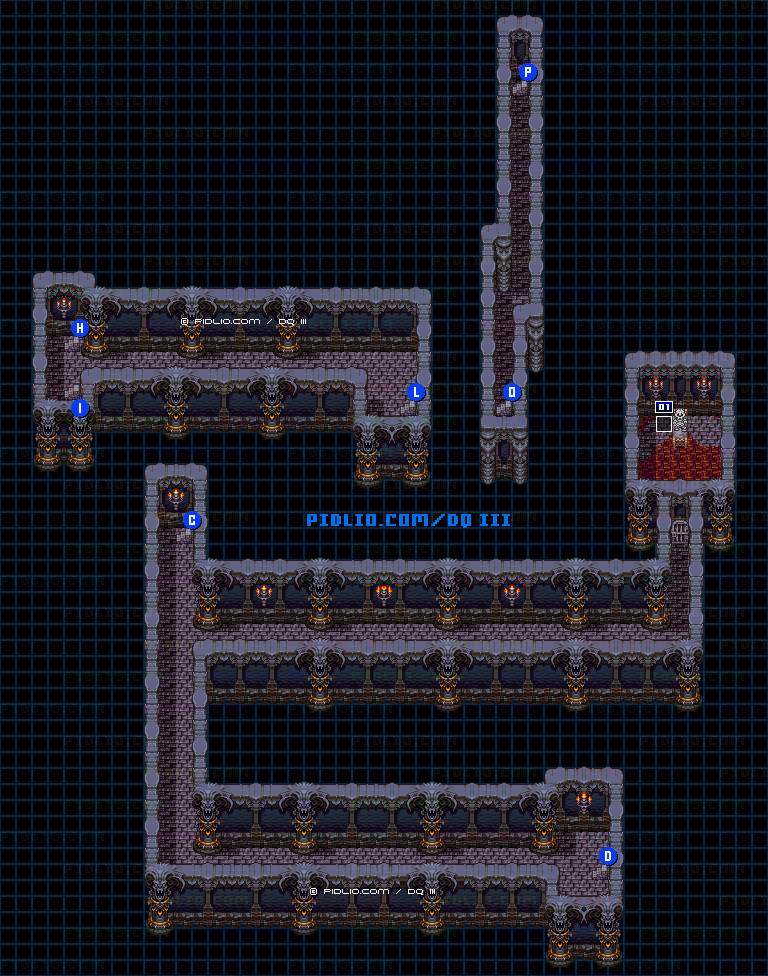The width and height of the screenshot is (768, 976).
Task: Click the 01 item label marker
Action: click(663, 407)
